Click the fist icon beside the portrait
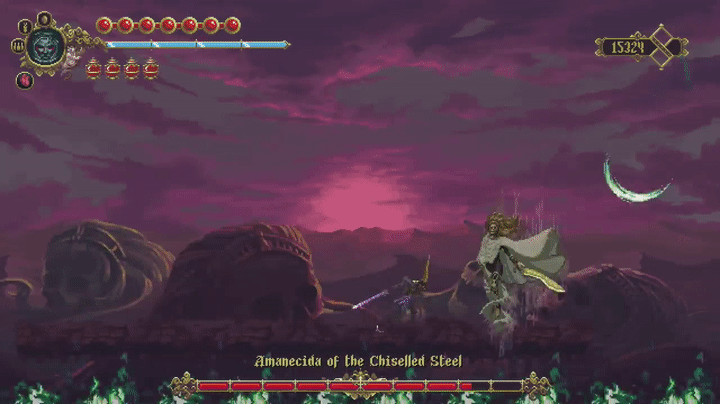The width and height of the screenshot is (720, 404). [x=17, y=46]
